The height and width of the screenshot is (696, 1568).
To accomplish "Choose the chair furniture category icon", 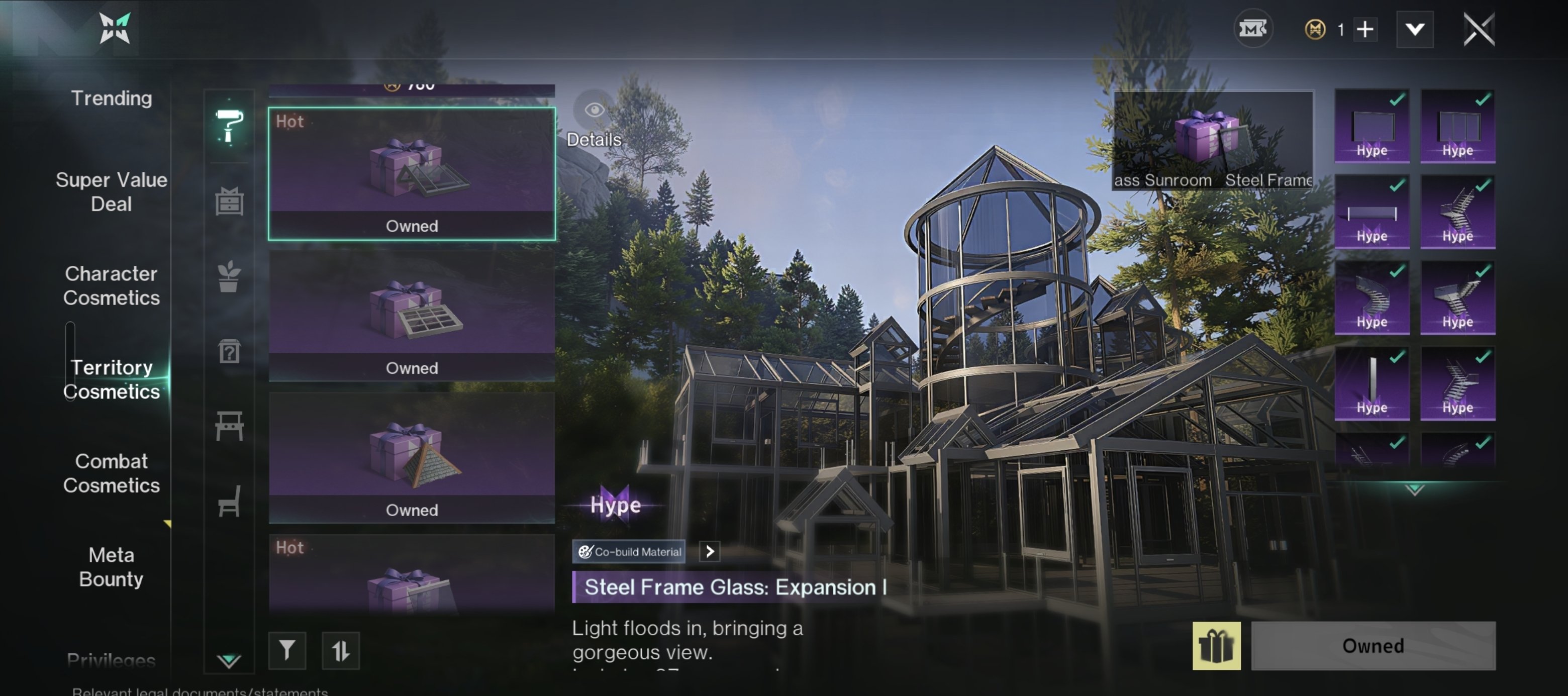I will coord(229,501).
